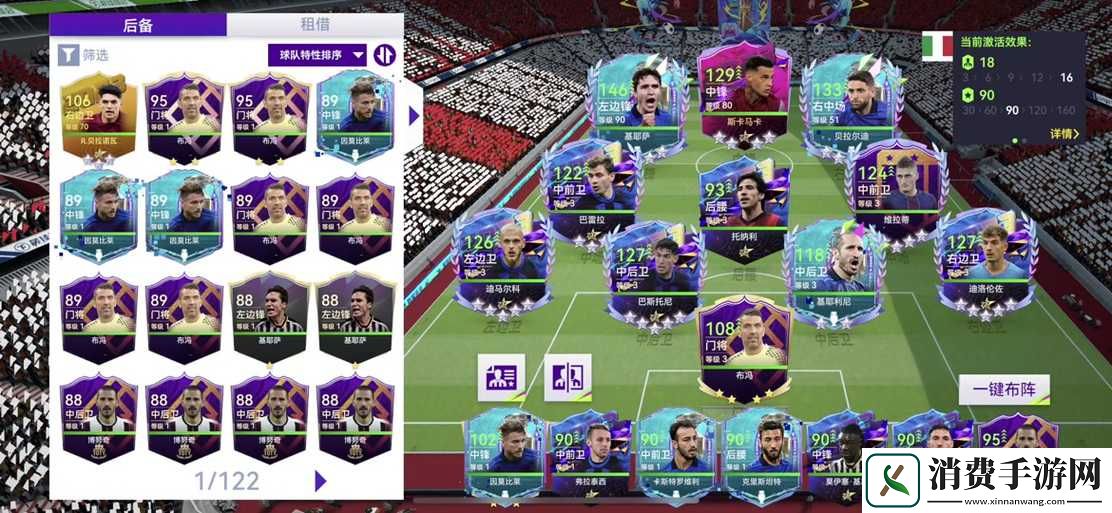Open the player profile card icon button

tap(501, 378)
